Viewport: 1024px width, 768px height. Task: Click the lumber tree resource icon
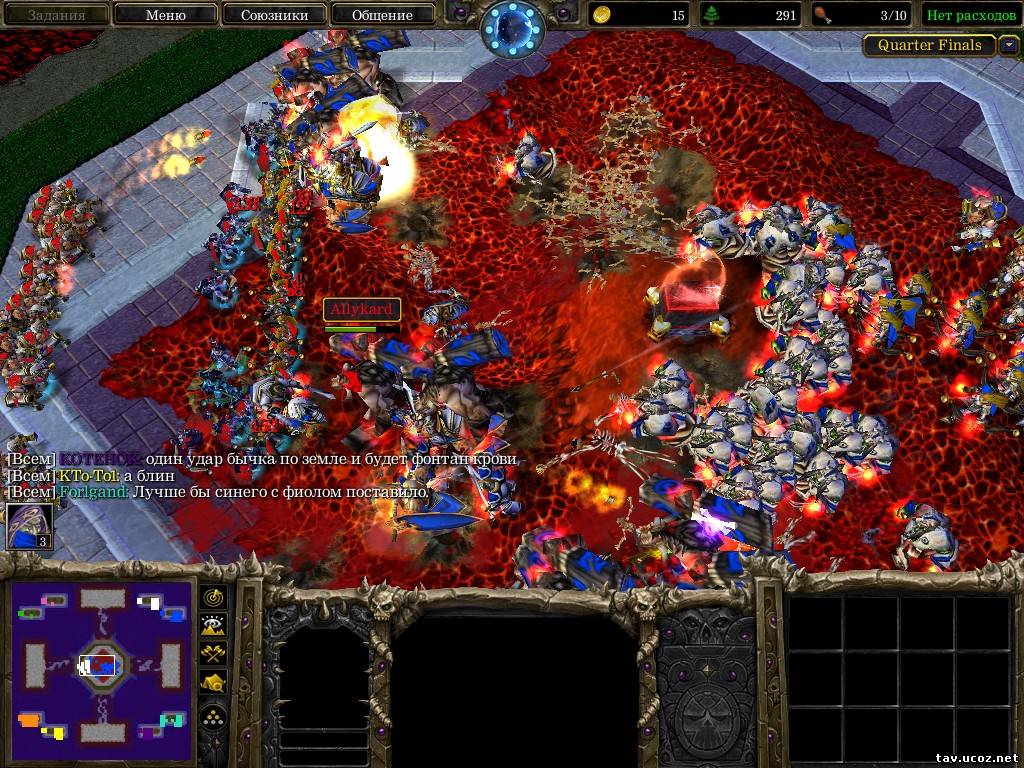tap(713, 15)
